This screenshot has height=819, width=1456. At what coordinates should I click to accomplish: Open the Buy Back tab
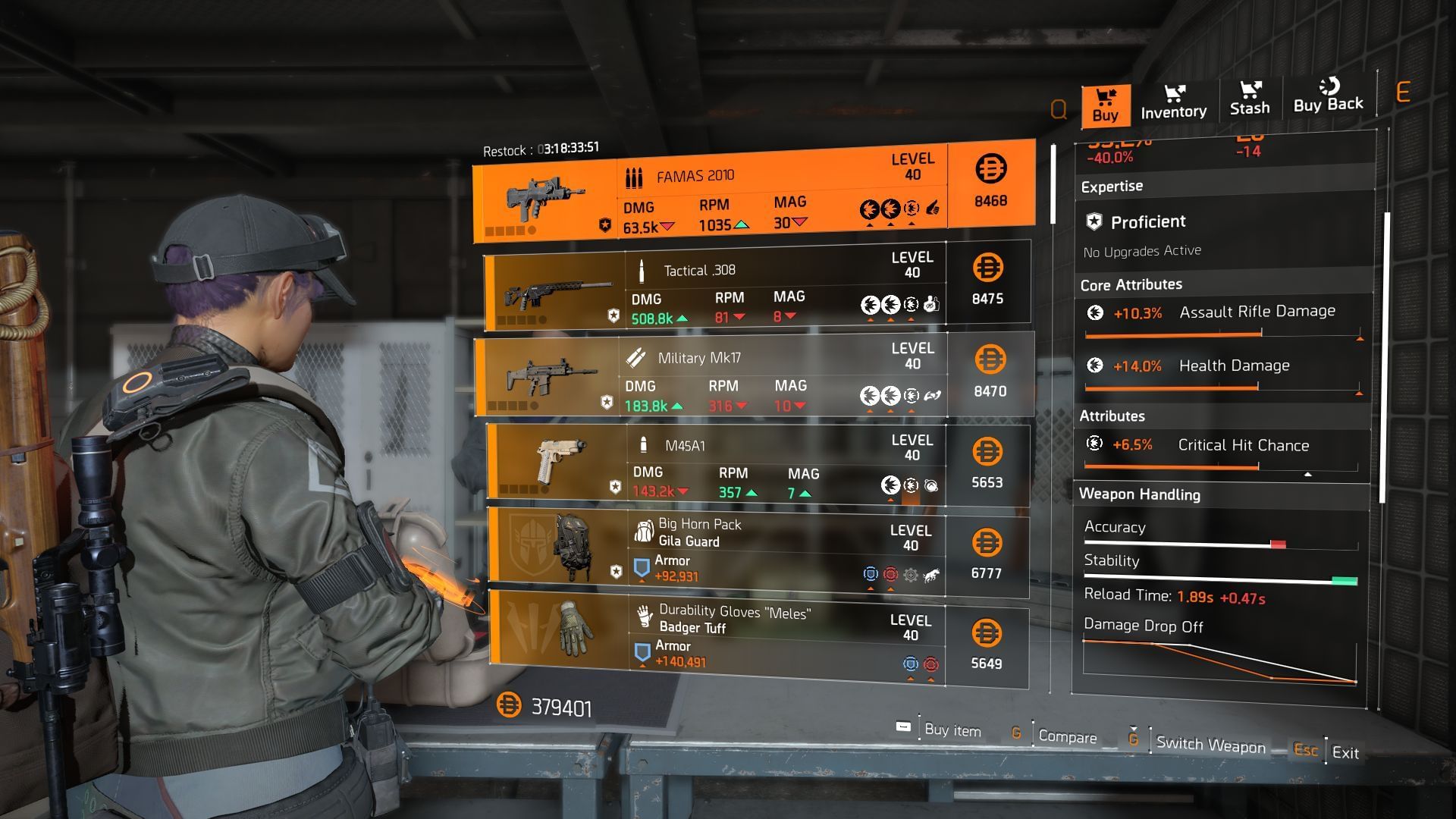[x=1328, y=97]
